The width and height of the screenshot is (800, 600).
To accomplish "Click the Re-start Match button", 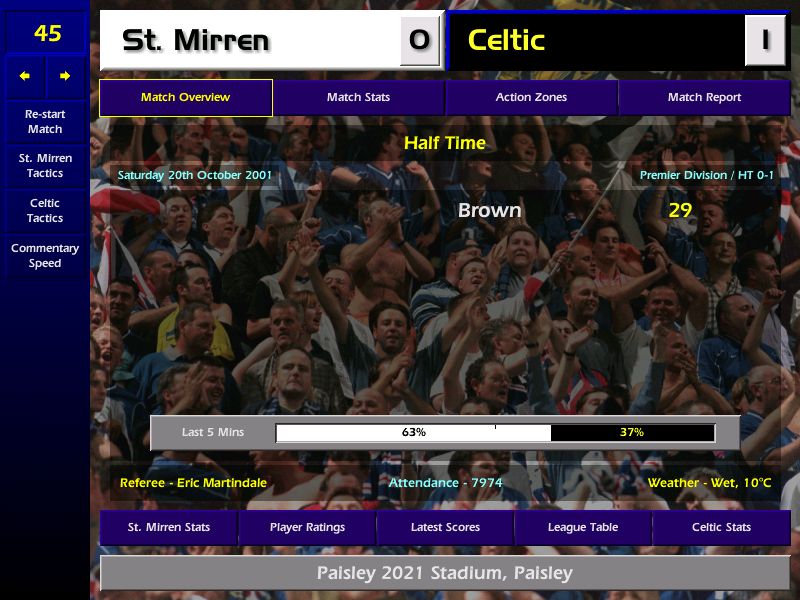I will (45, 122).
